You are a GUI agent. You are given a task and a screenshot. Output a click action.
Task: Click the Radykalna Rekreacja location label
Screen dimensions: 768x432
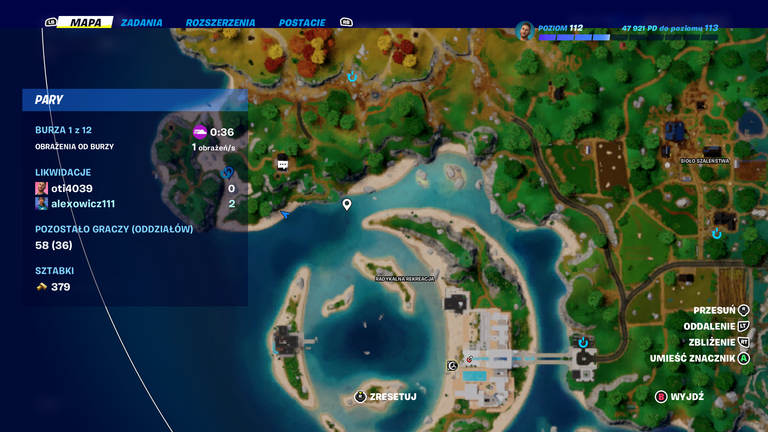point(405,279)
